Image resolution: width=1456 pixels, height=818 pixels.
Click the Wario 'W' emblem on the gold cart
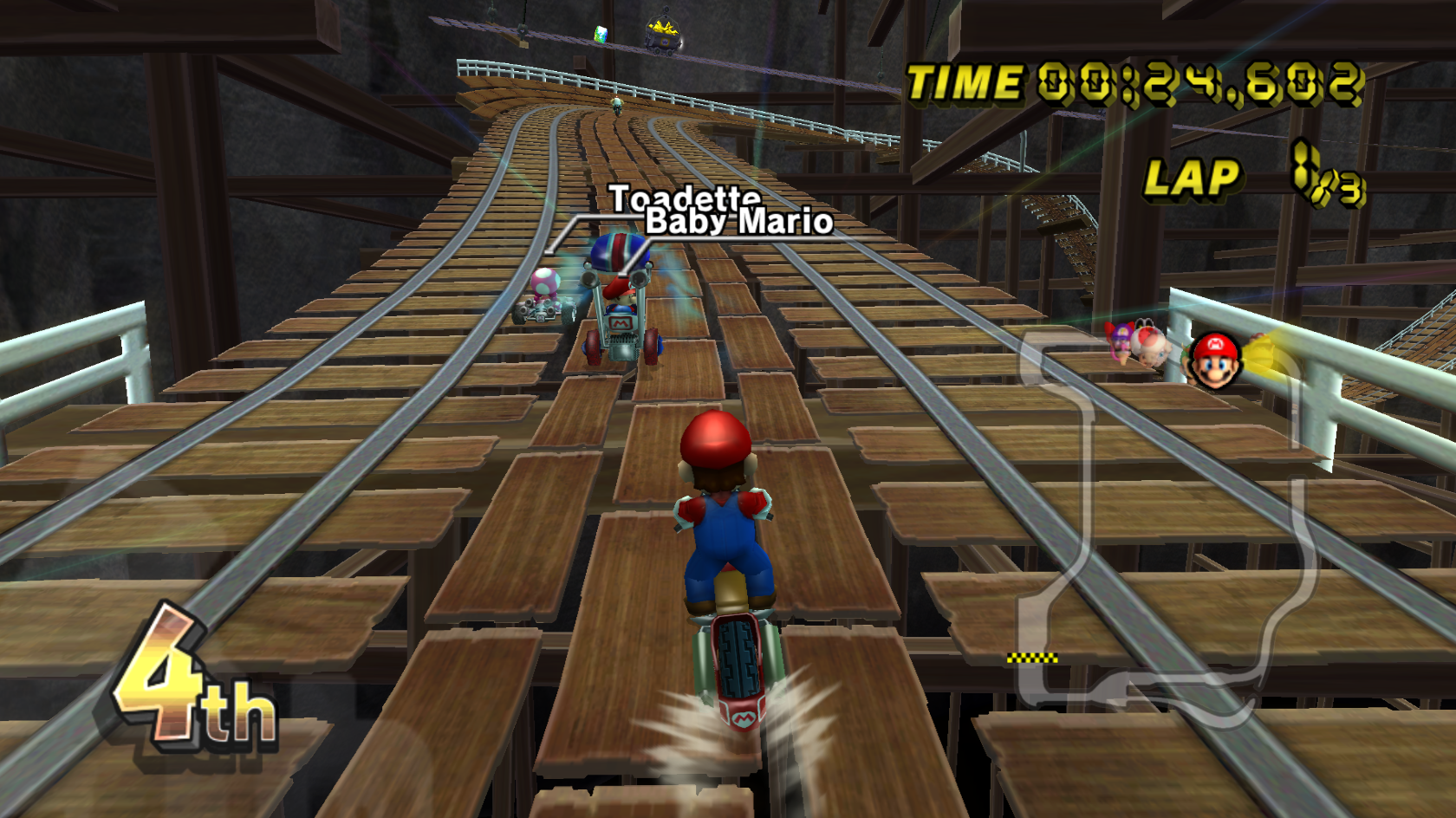click(x=664, y=42)
